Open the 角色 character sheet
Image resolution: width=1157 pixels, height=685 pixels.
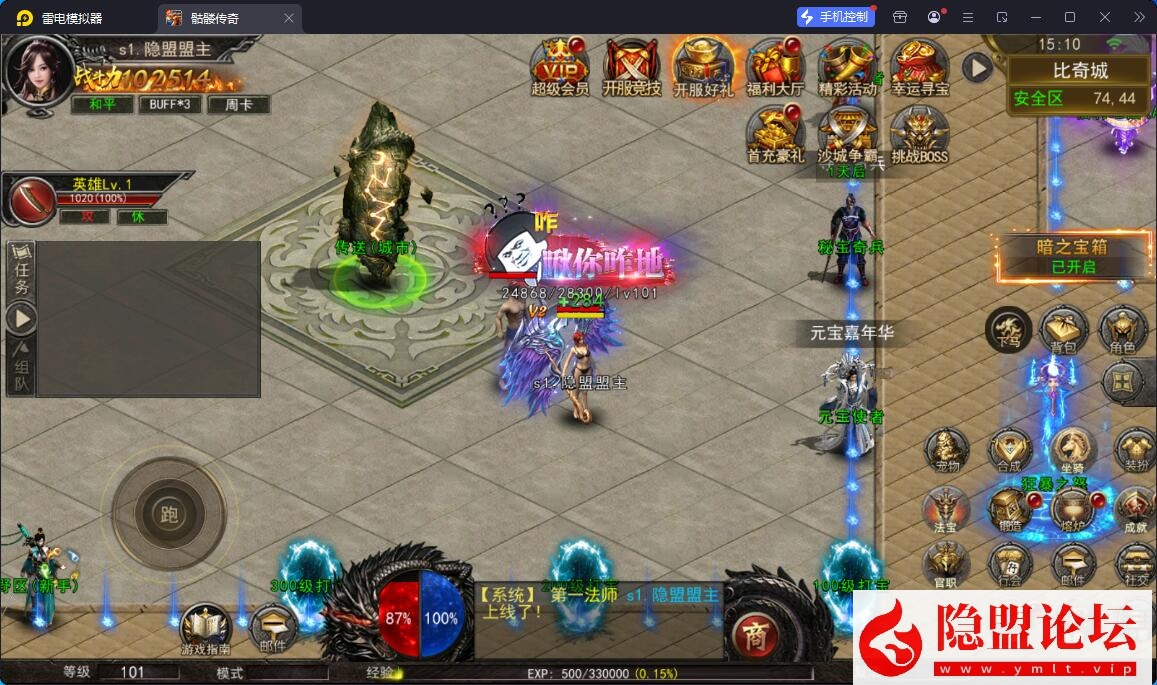(x=1122, y=329)
